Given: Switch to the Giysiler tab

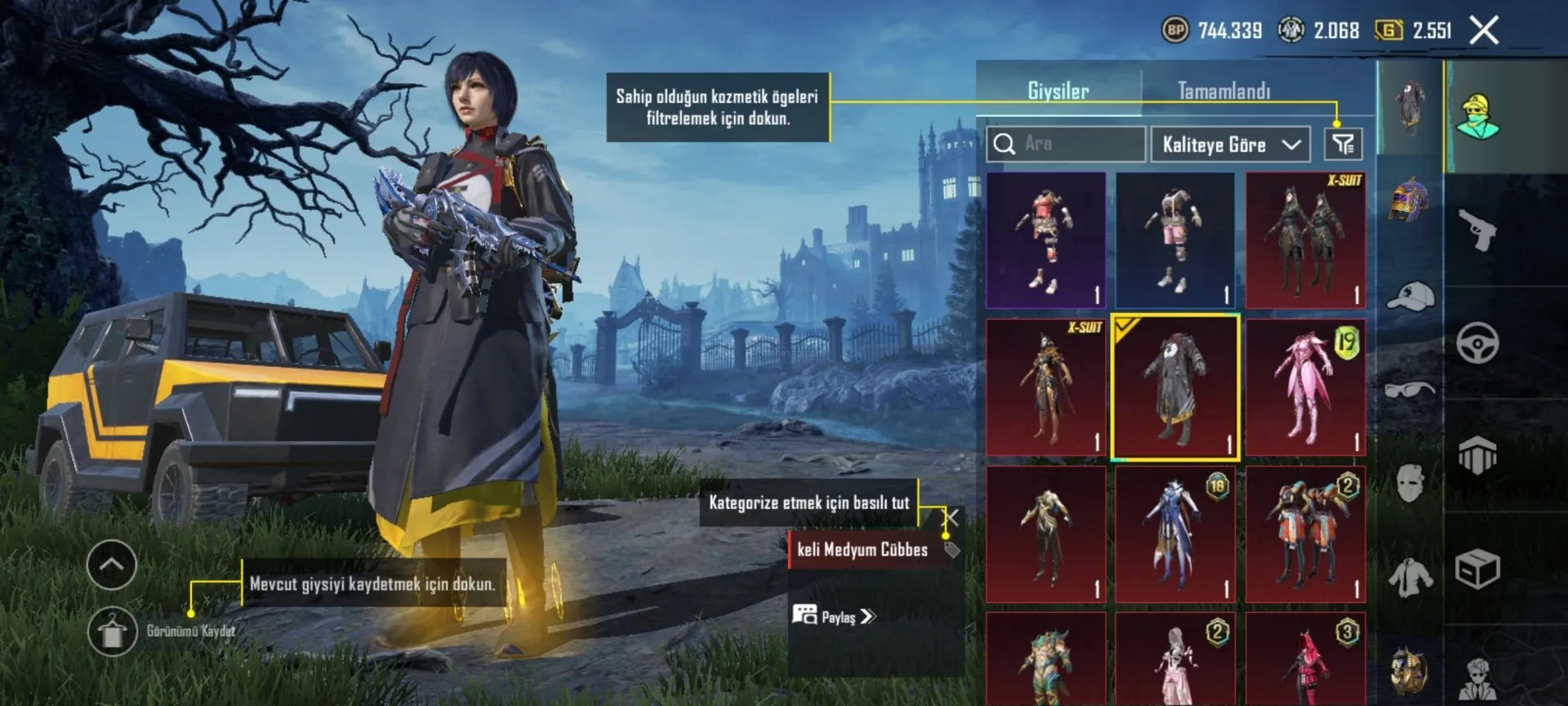Looking at the screenshot, I should 1058,91.
